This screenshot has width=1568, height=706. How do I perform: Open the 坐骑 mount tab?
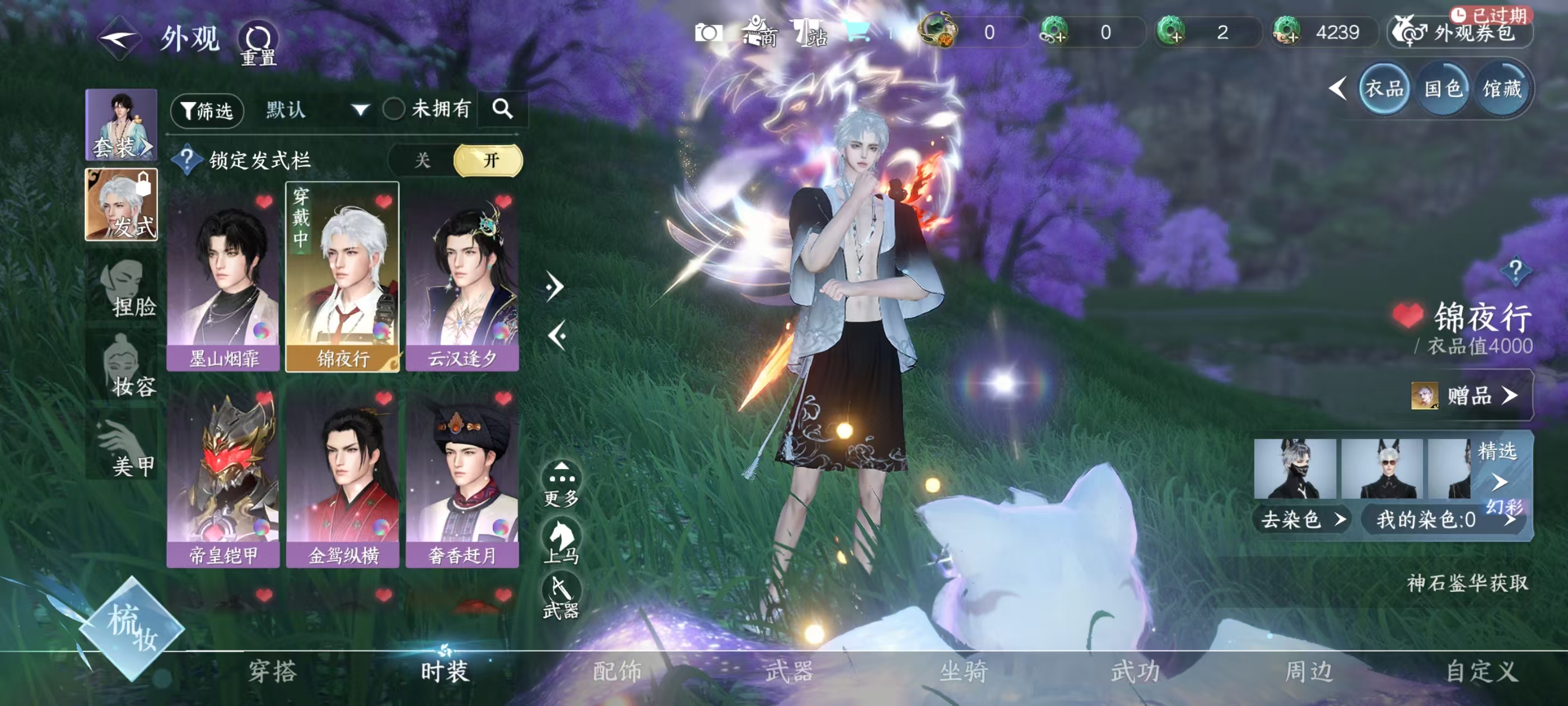coord(963,672)
